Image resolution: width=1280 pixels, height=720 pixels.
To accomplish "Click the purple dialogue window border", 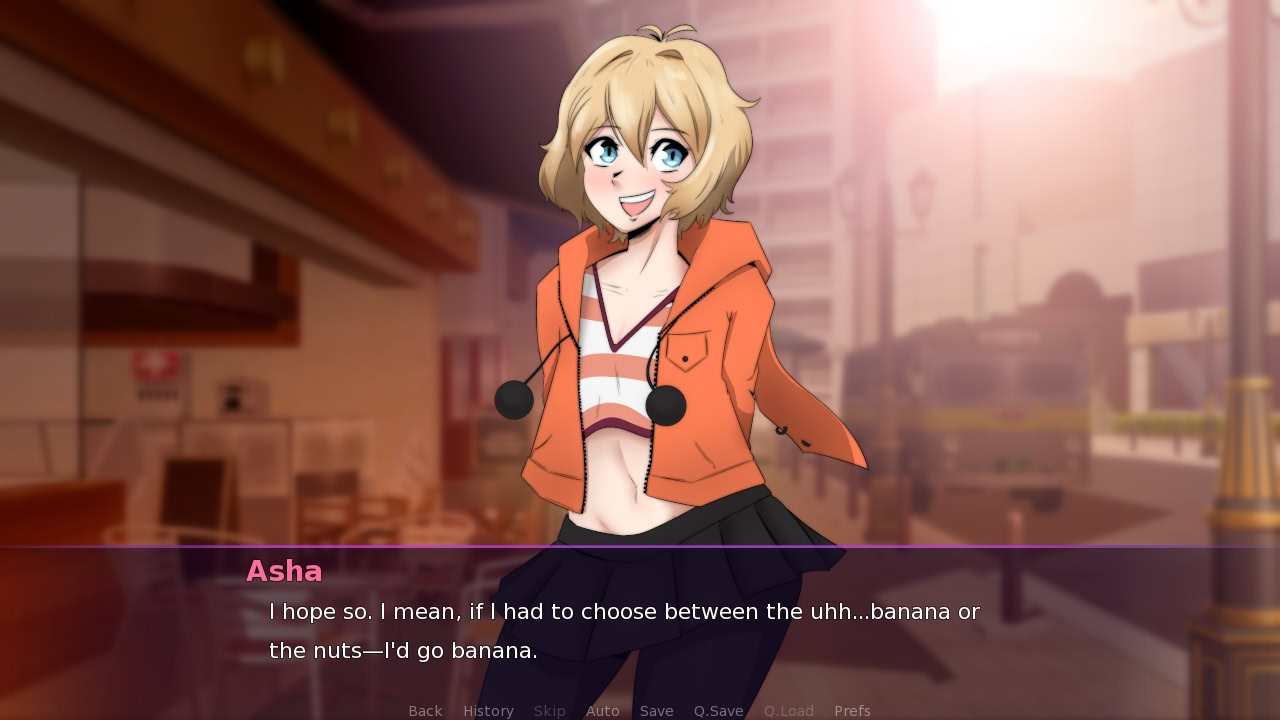I will pos(640,547).
